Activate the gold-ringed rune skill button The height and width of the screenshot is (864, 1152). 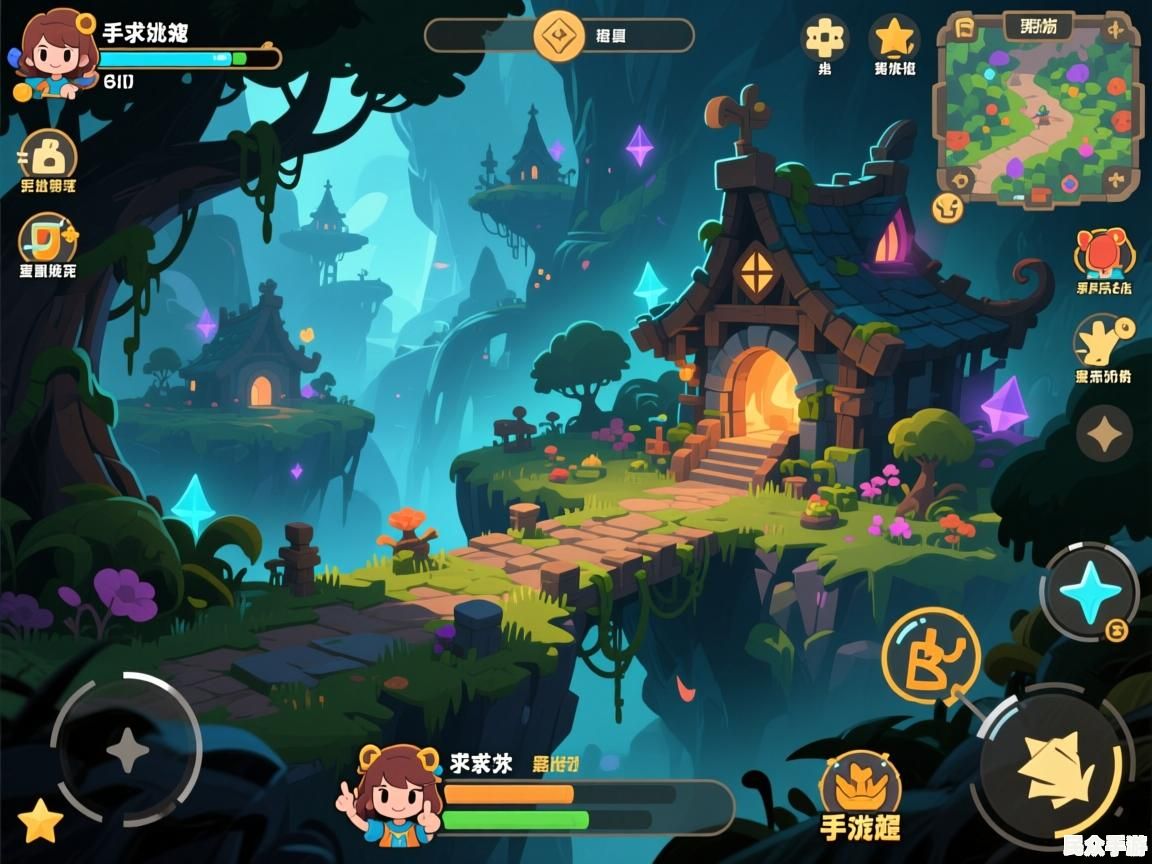[930, 656]
